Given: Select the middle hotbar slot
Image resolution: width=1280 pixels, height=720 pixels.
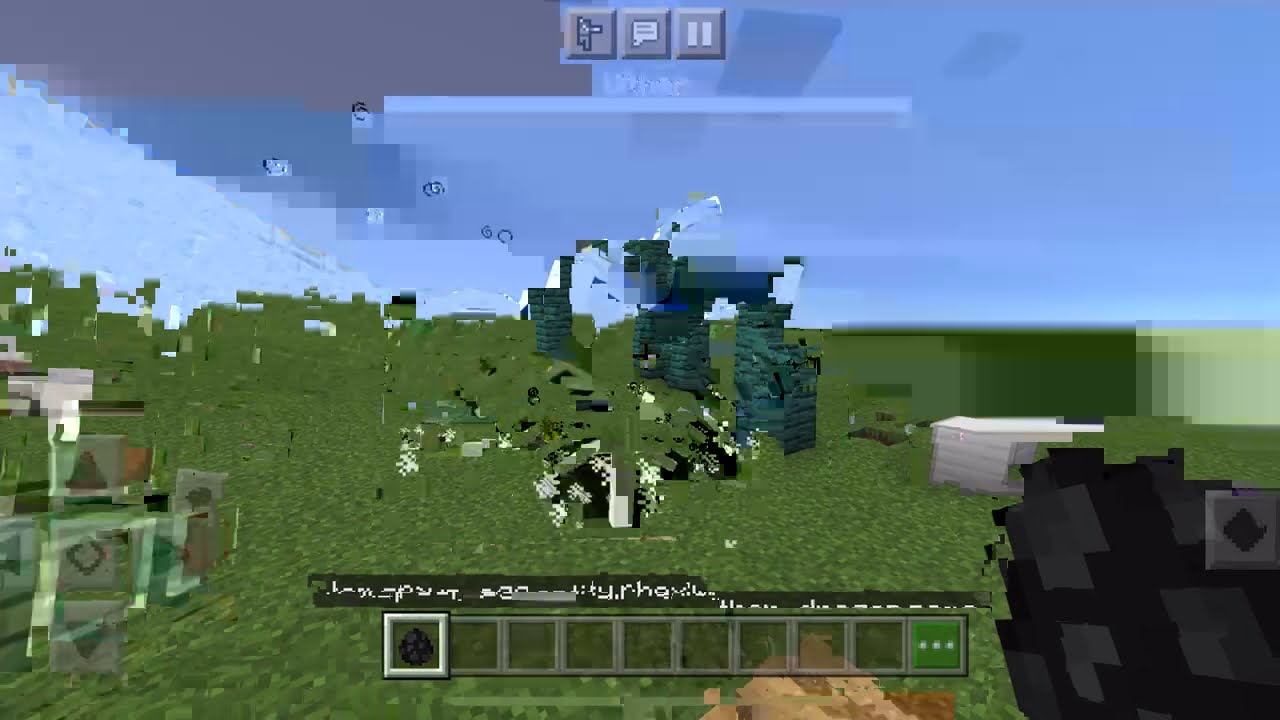Looking at the screenshot, I should click(x=646, y=647).
